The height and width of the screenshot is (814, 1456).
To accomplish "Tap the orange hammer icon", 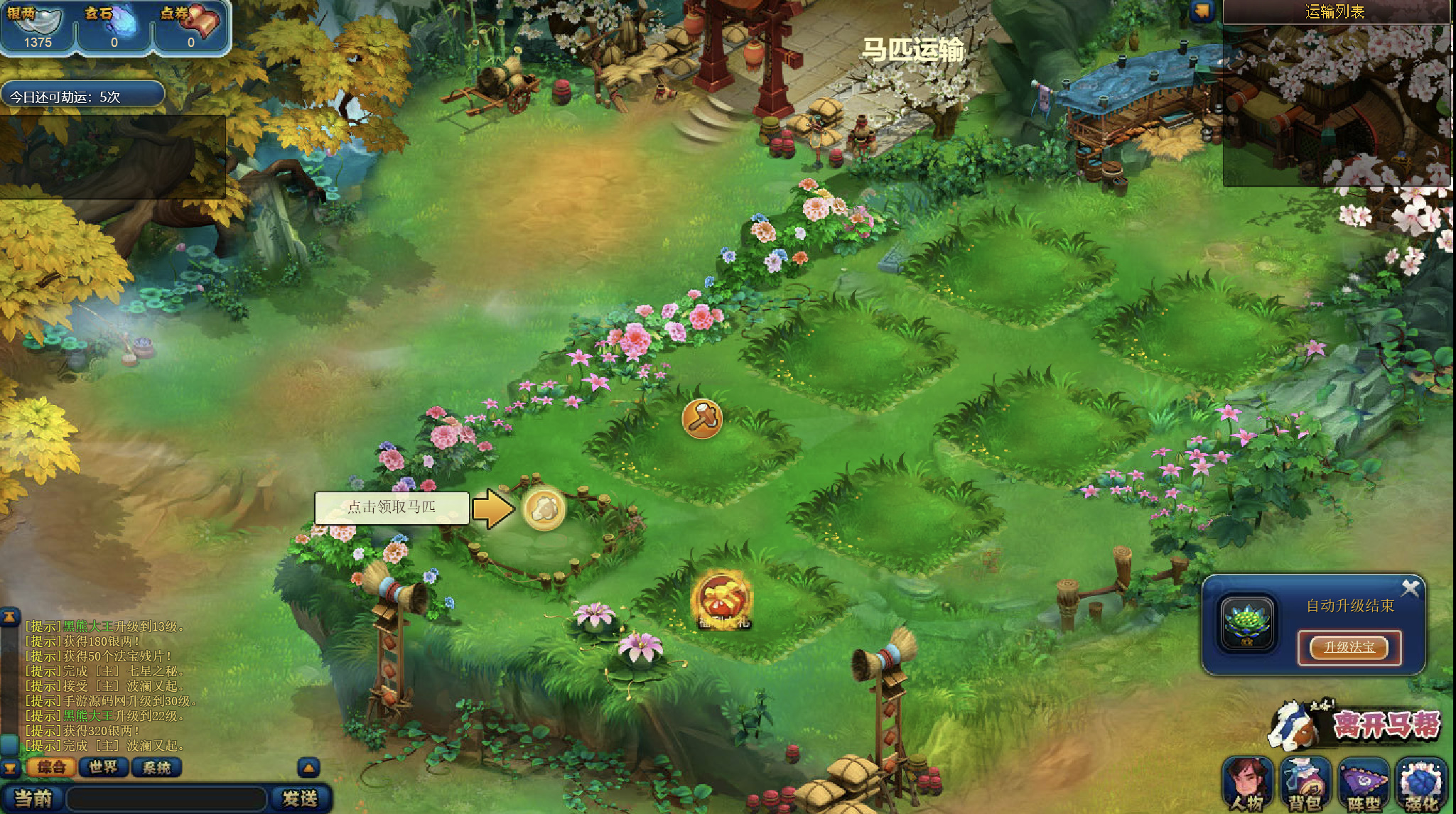I will (x=702, y=418).
